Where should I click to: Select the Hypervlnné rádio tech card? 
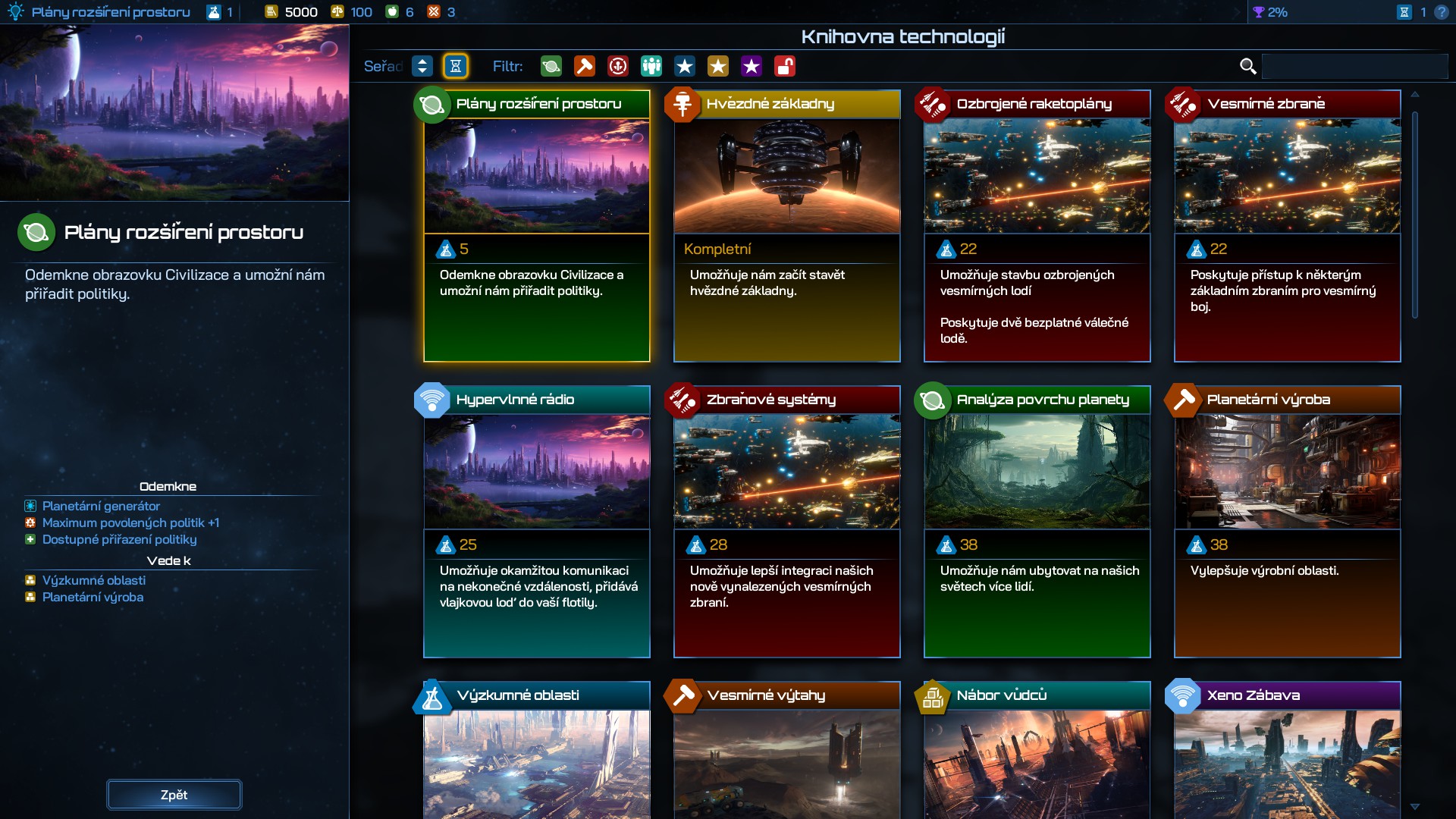(x=536, y=522)
